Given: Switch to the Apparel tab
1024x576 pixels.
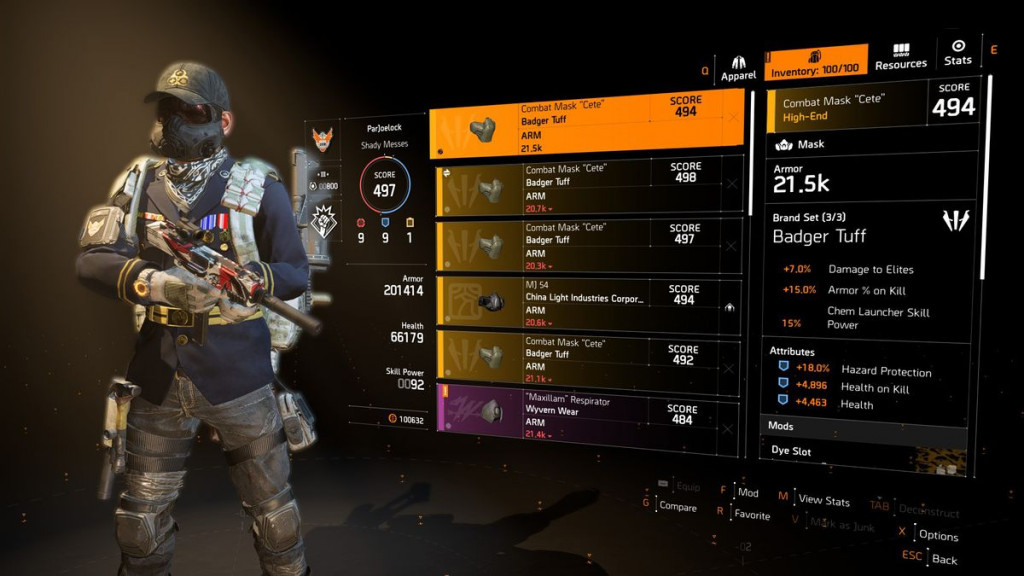Looking at the screenshot, I should tap(738, 68).
